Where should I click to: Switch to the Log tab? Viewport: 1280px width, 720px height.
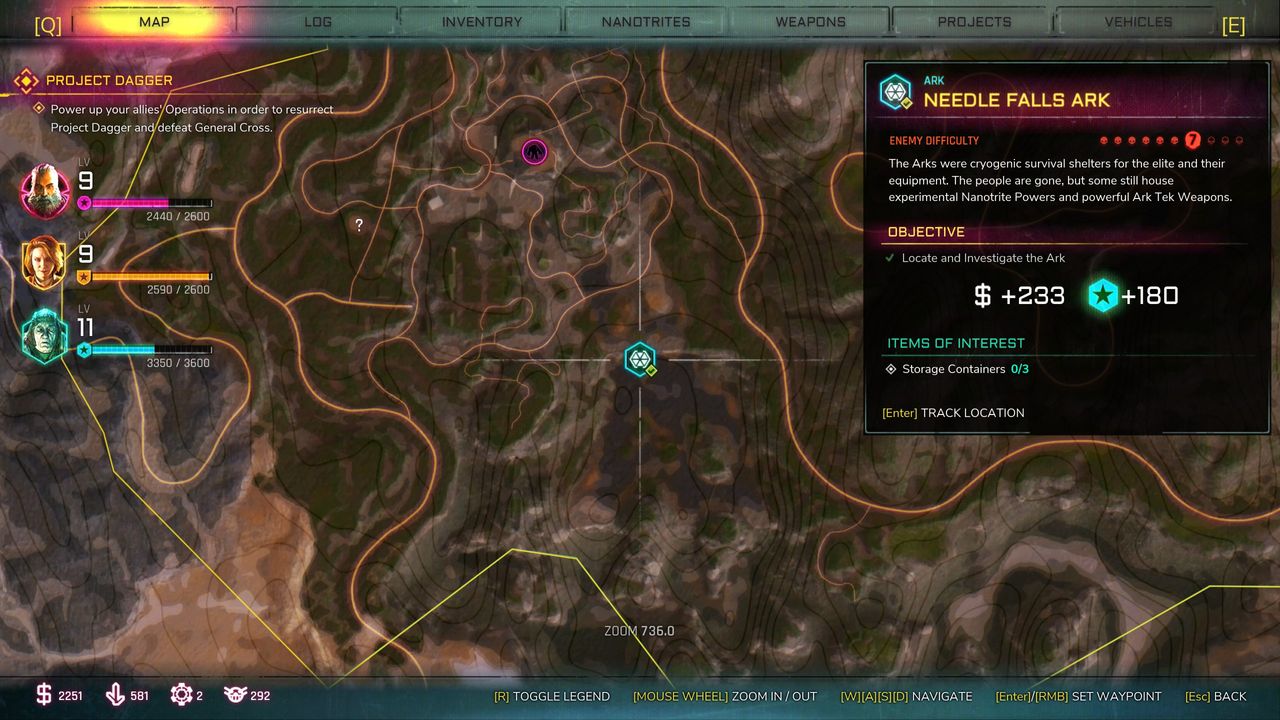(318, 21)
